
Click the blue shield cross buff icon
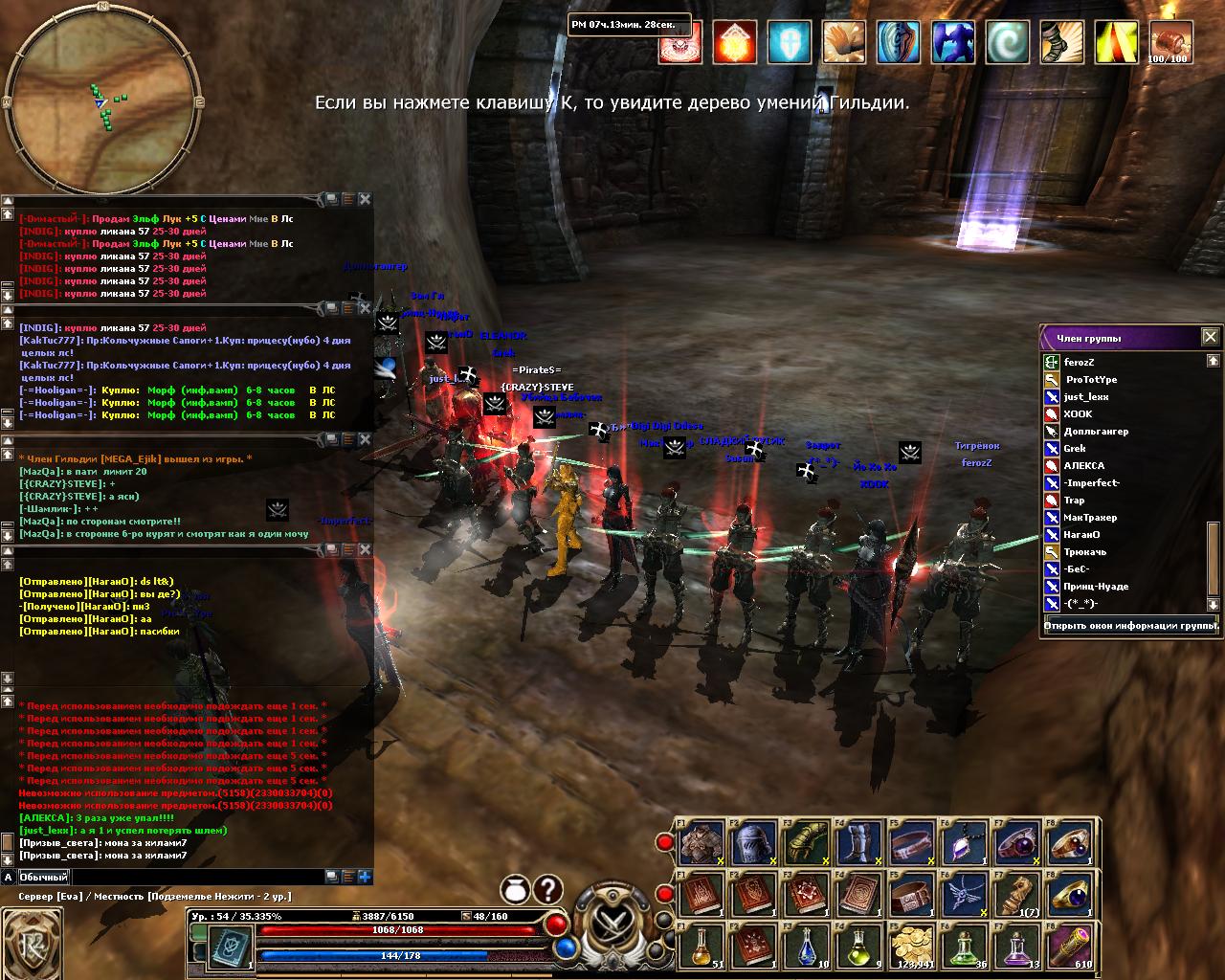789,42
